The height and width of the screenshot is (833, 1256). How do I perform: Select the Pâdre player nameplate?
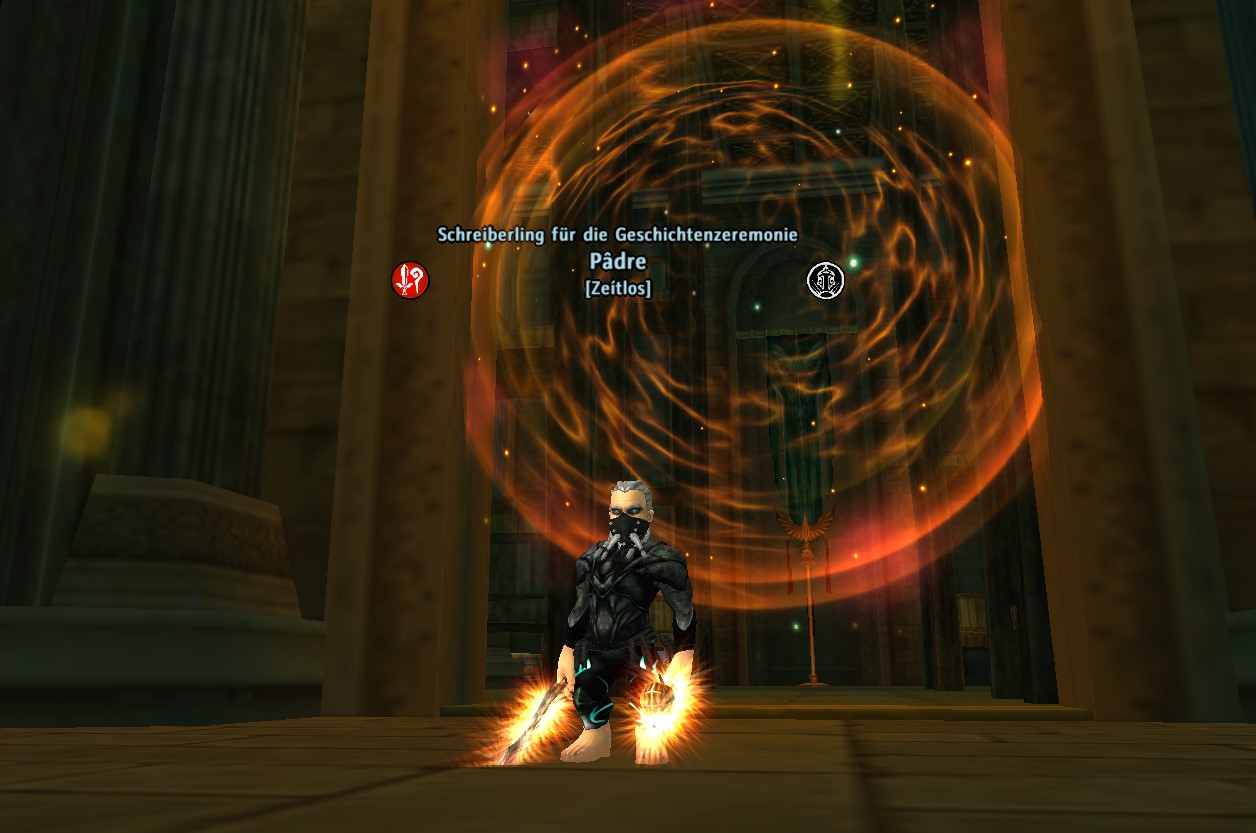618,262
